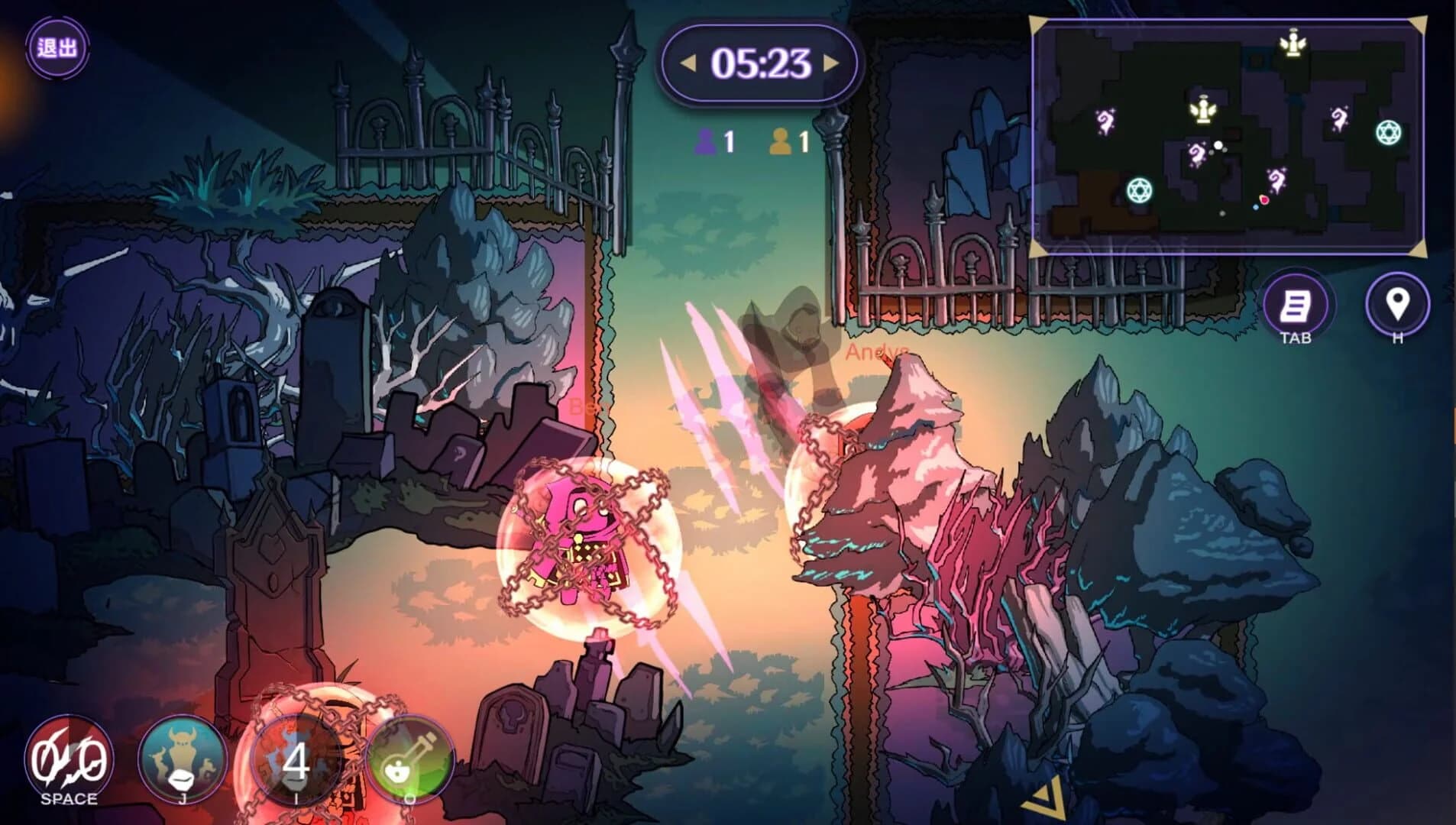The width and height of the screenshot is (1456, 825).
Task: Select the purple pawn player-count icon
Action: pyautogui.click(x=707, y=140)
